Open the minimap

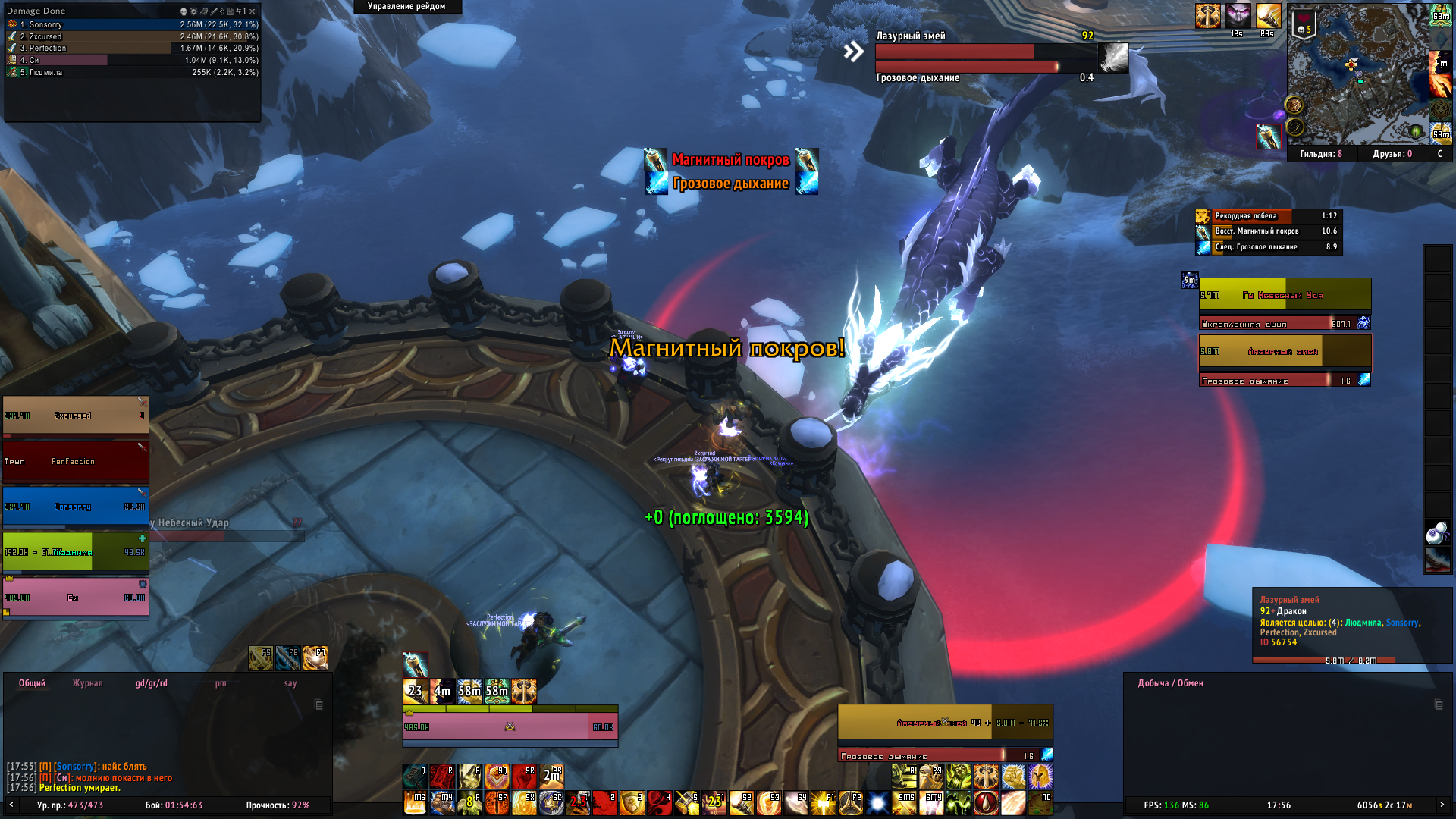click(x=1357, y=74)
